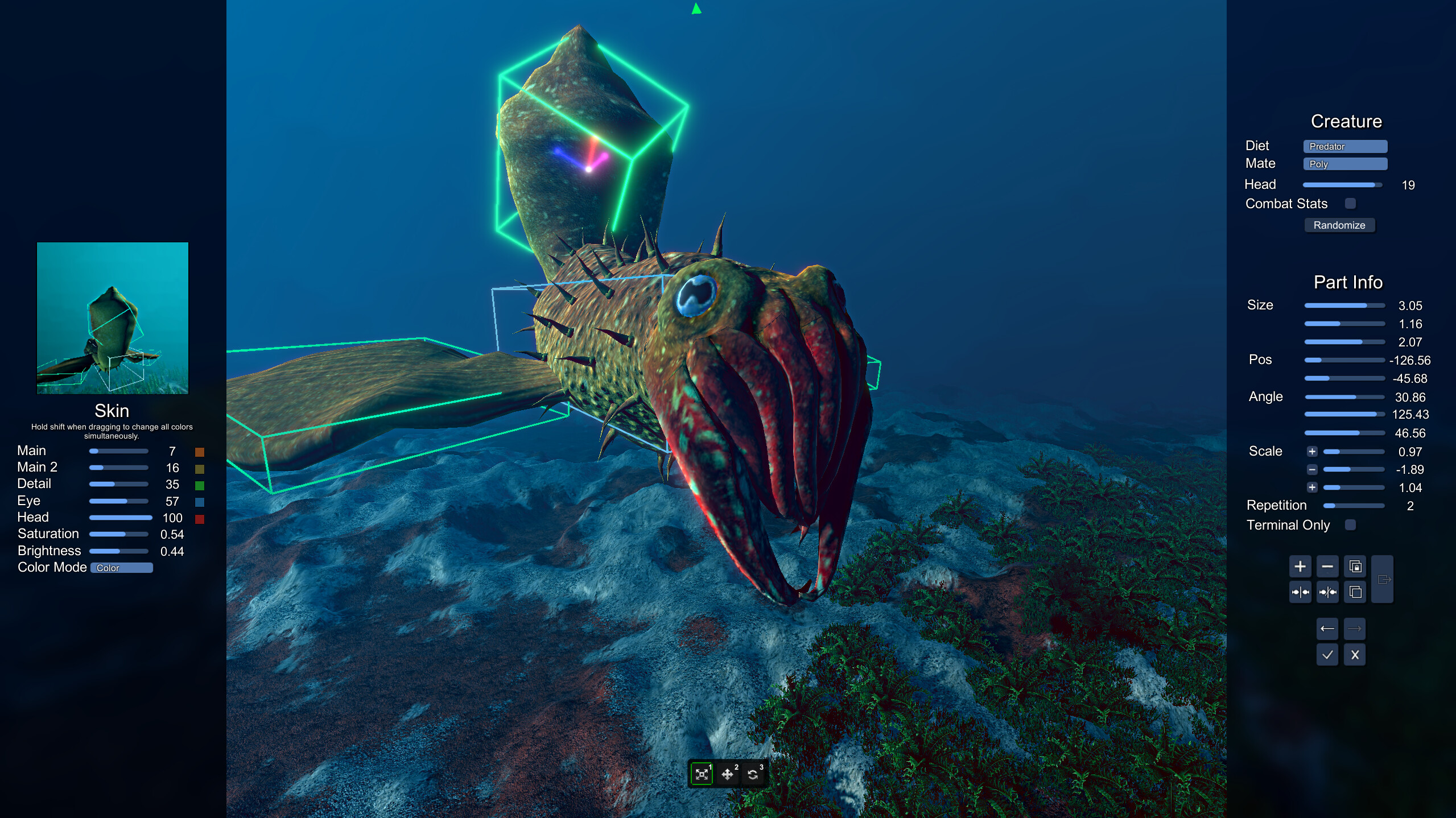Screen dimensions: 1456x818
Task: Click the plus icon to add a part
Action: (1300, 567)
